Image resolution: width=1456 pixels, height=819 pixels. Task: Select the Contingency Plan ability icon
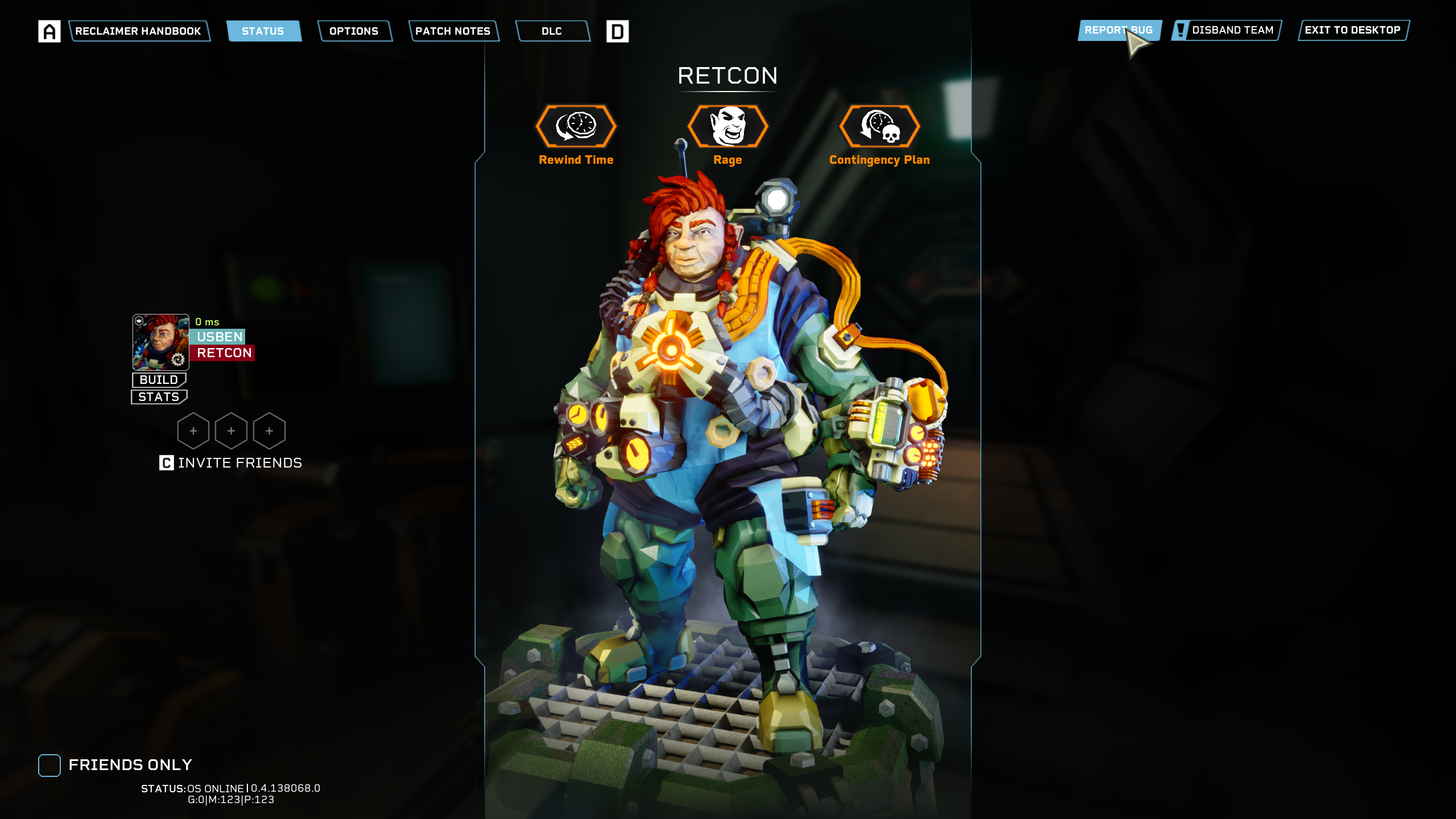879,126
